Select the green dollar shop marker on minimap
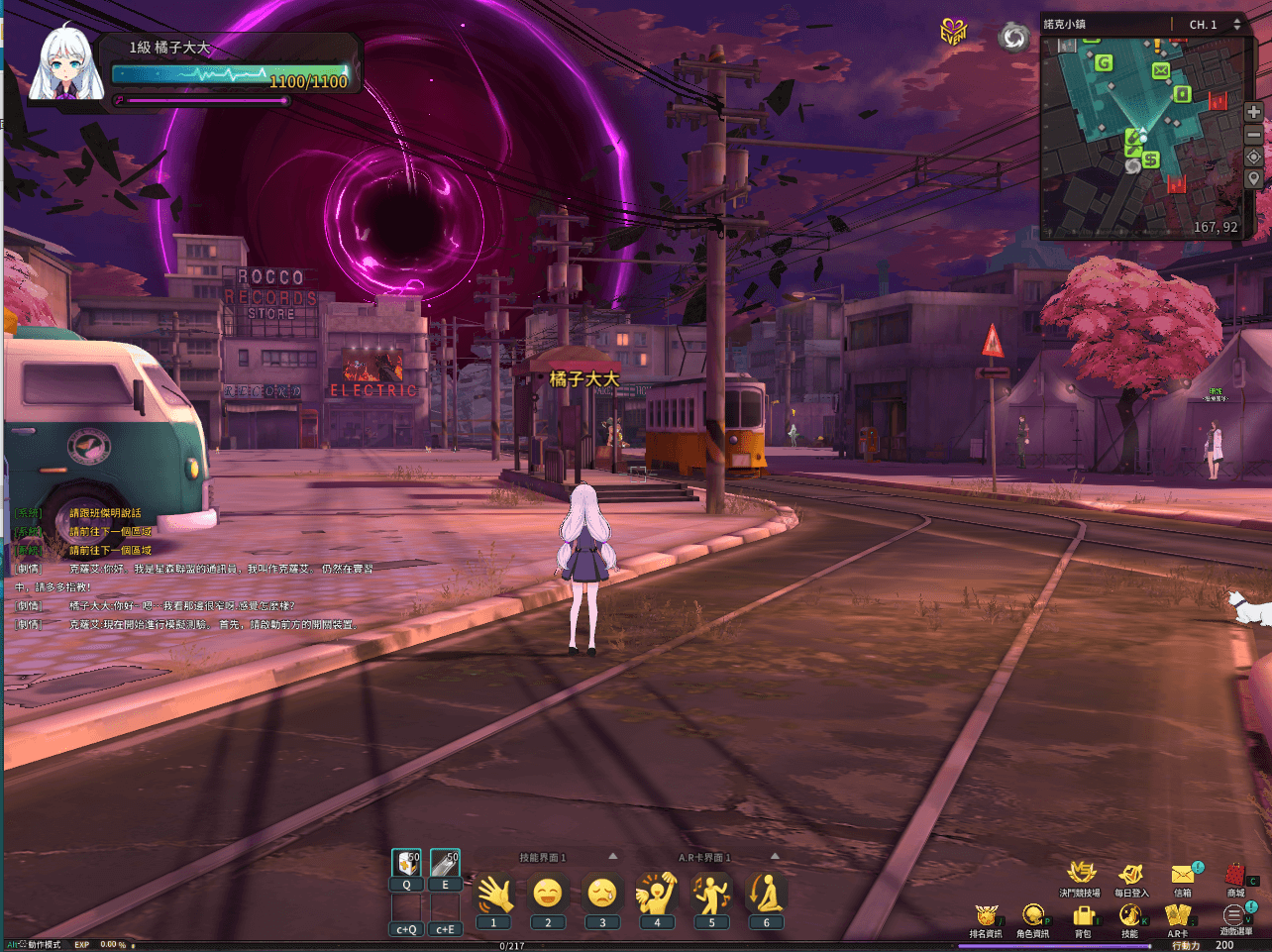Image resolution: width=1272 pixels, height=952 pixels. coord(1150,159)
